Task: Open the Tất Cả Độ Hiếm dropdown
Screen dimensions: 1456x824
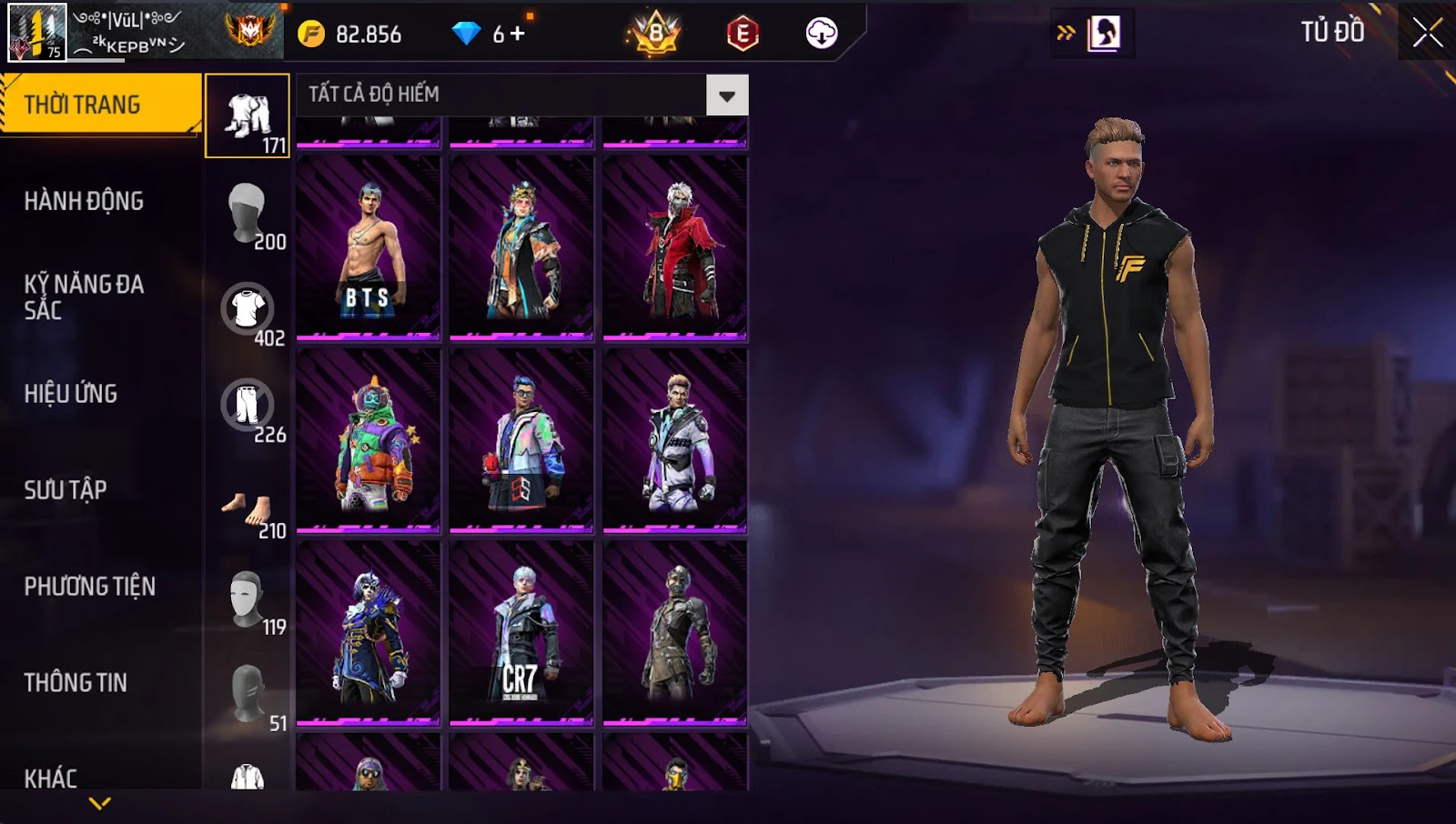Action: click(x=726, y=95)
